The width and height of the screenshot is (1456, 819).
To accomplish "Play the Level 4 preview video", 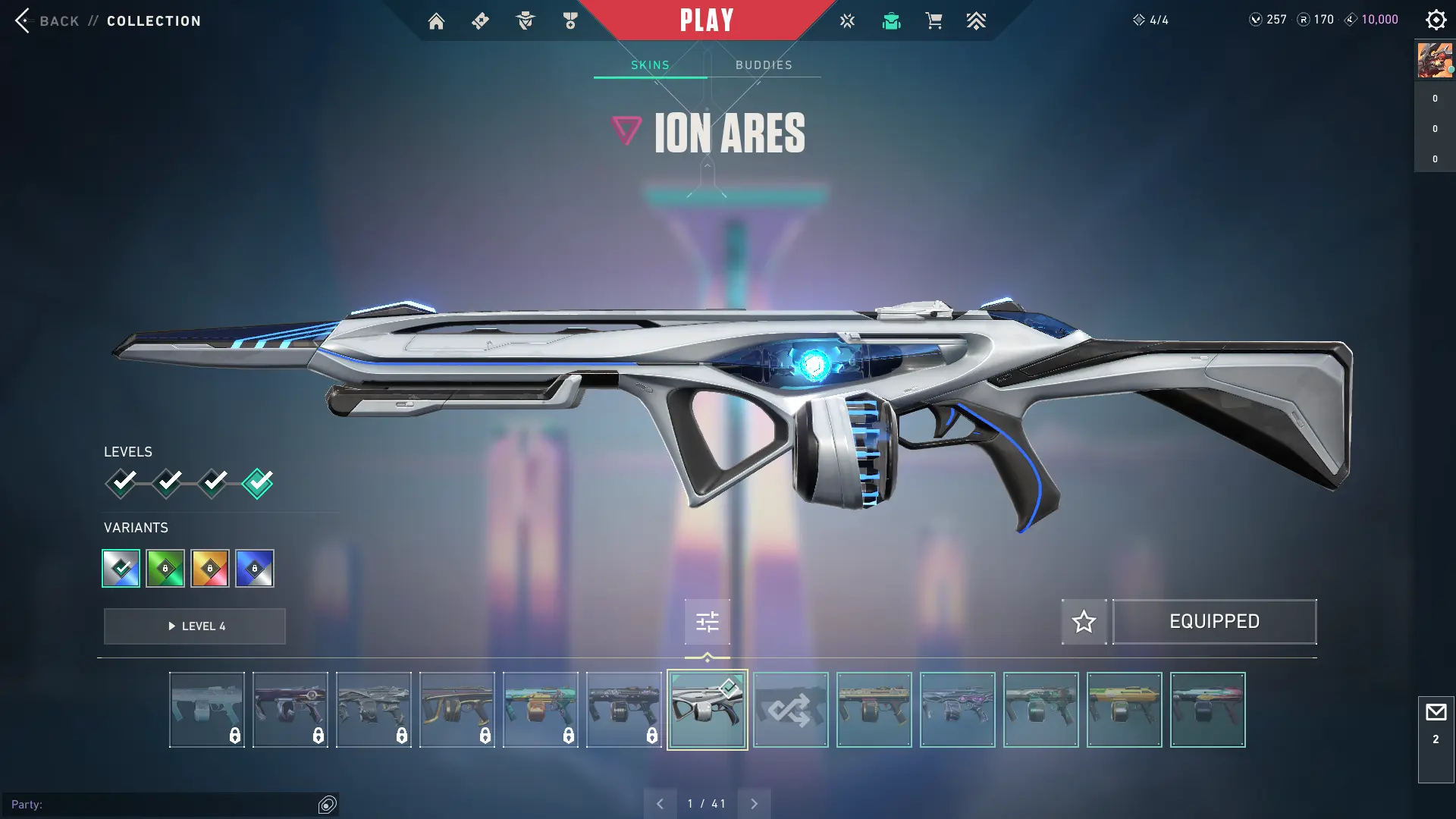I will 195,626.
